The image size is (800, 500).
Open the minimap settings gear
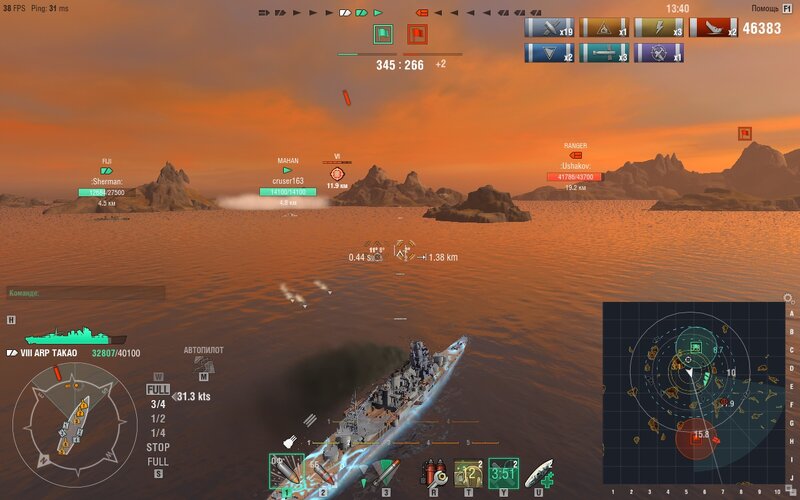pos(788,298)
